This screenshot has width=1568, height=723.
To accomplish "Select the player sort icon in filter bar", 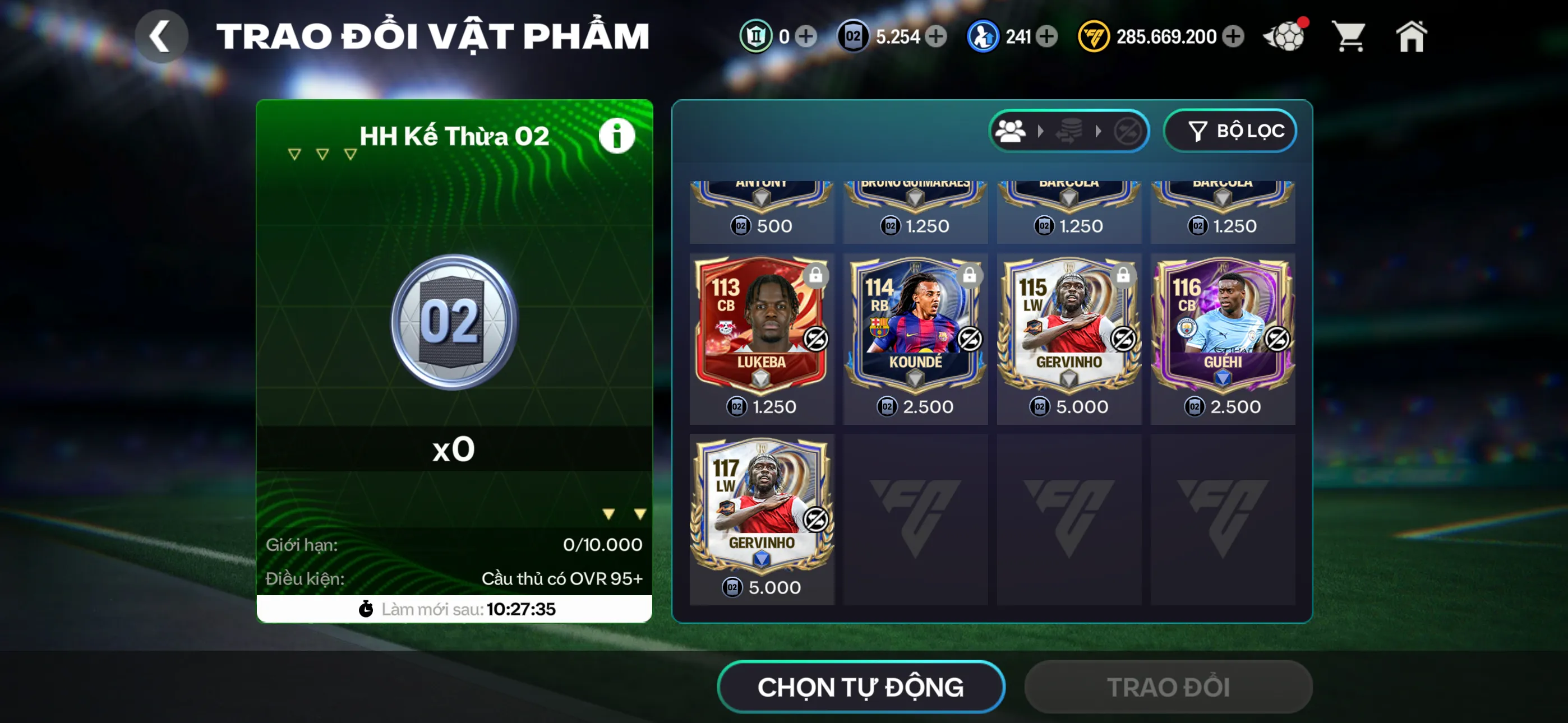I will point(1011,131).
